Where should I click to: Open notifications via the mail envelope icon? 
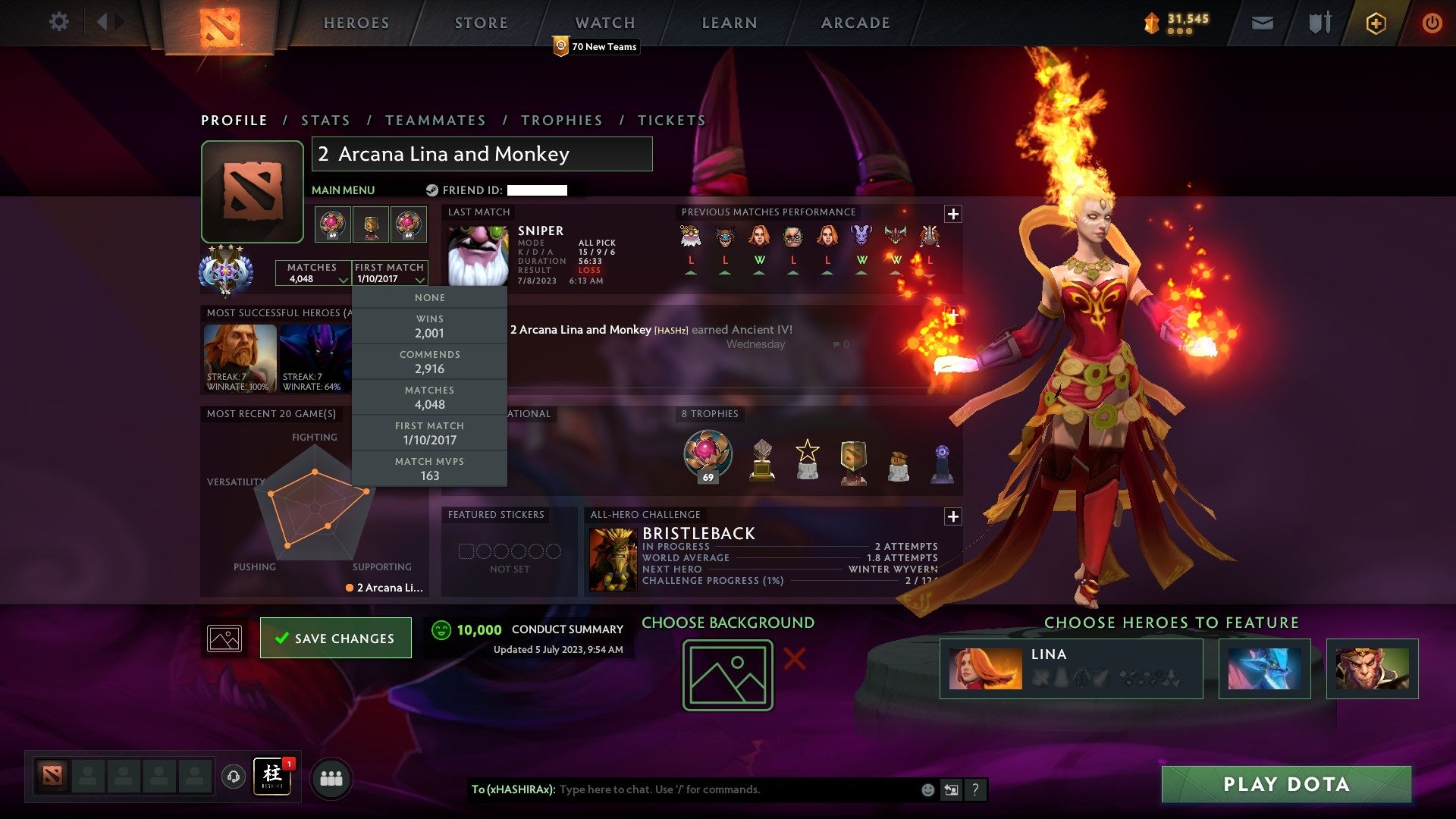pos(1263,23)
